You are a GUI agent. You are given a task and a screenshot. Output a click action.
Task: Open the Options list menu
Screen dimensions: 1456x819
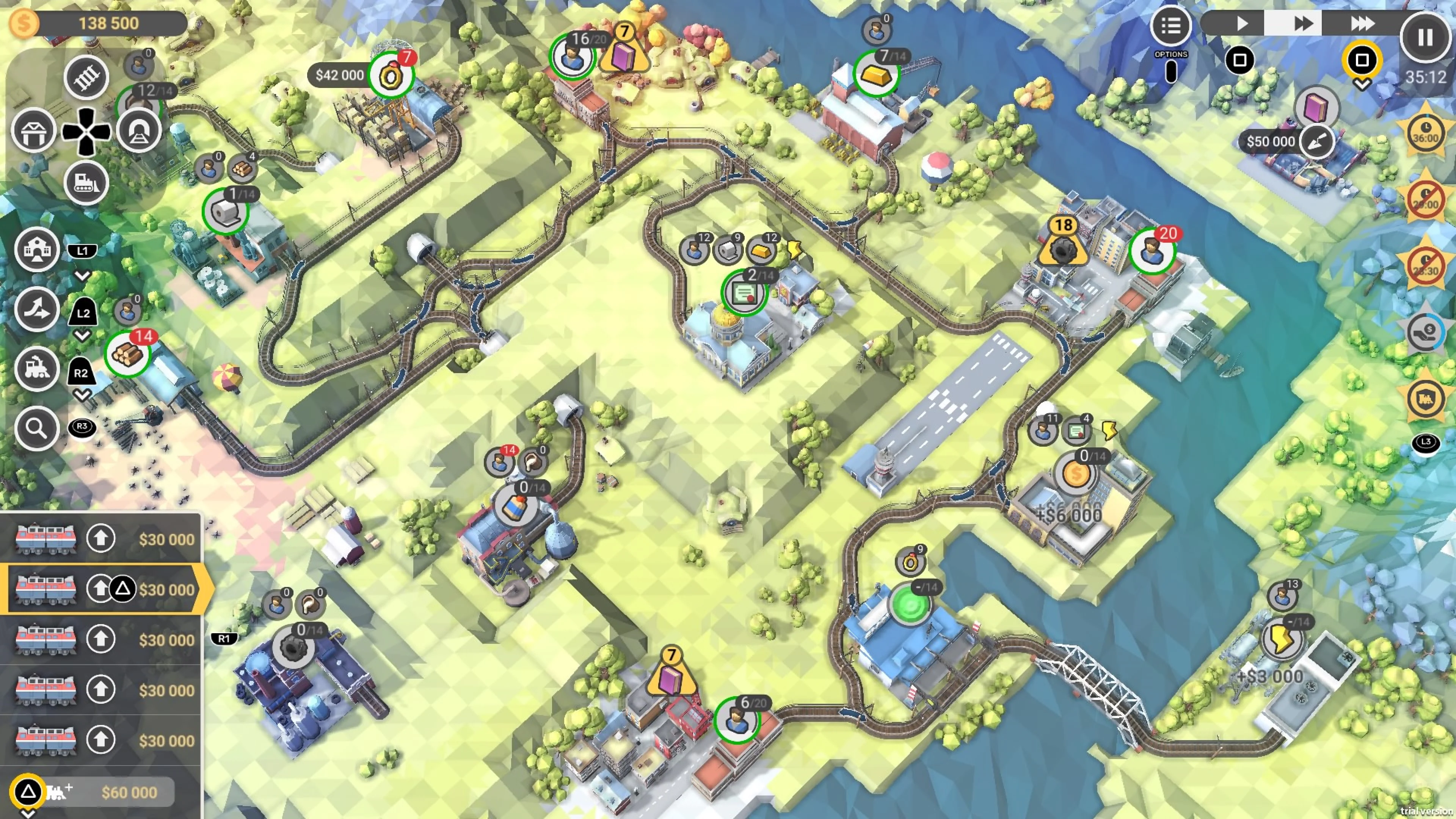pos(1170,25)
